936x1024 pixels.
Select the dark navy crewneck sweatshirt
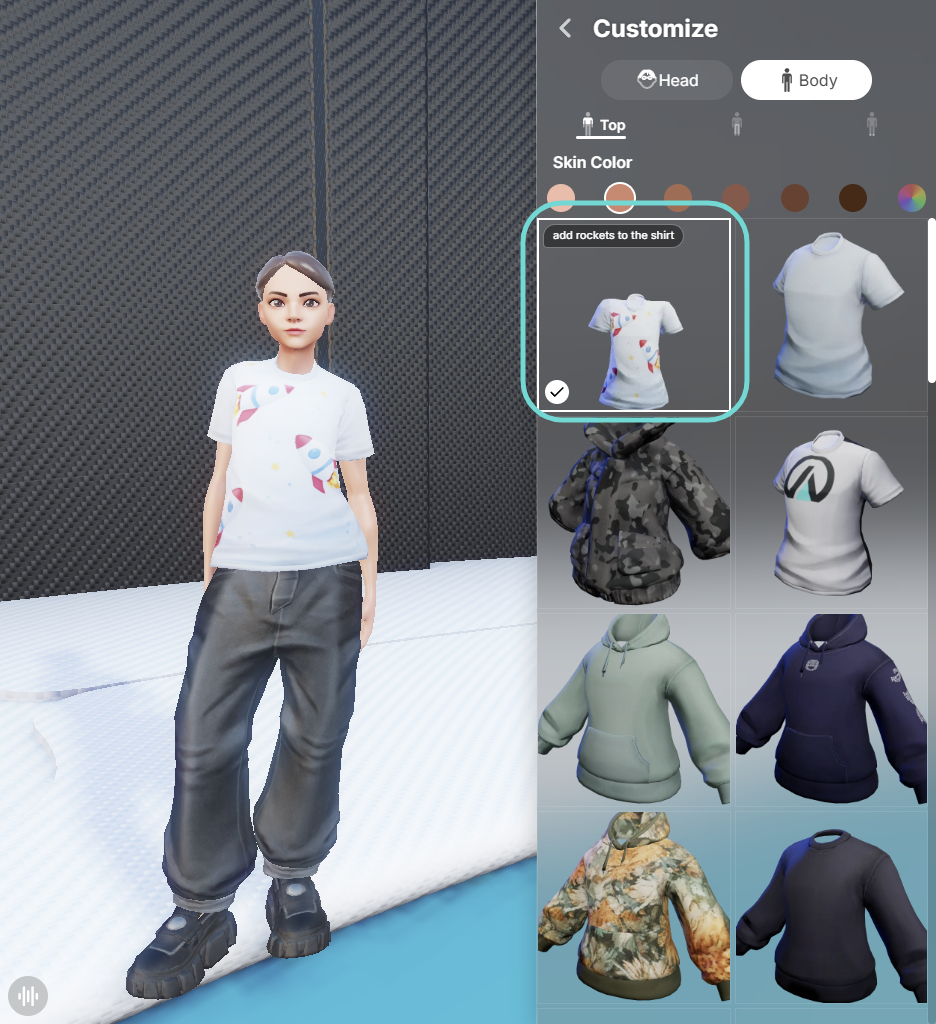pyautogui.click(x=834, y=906)
